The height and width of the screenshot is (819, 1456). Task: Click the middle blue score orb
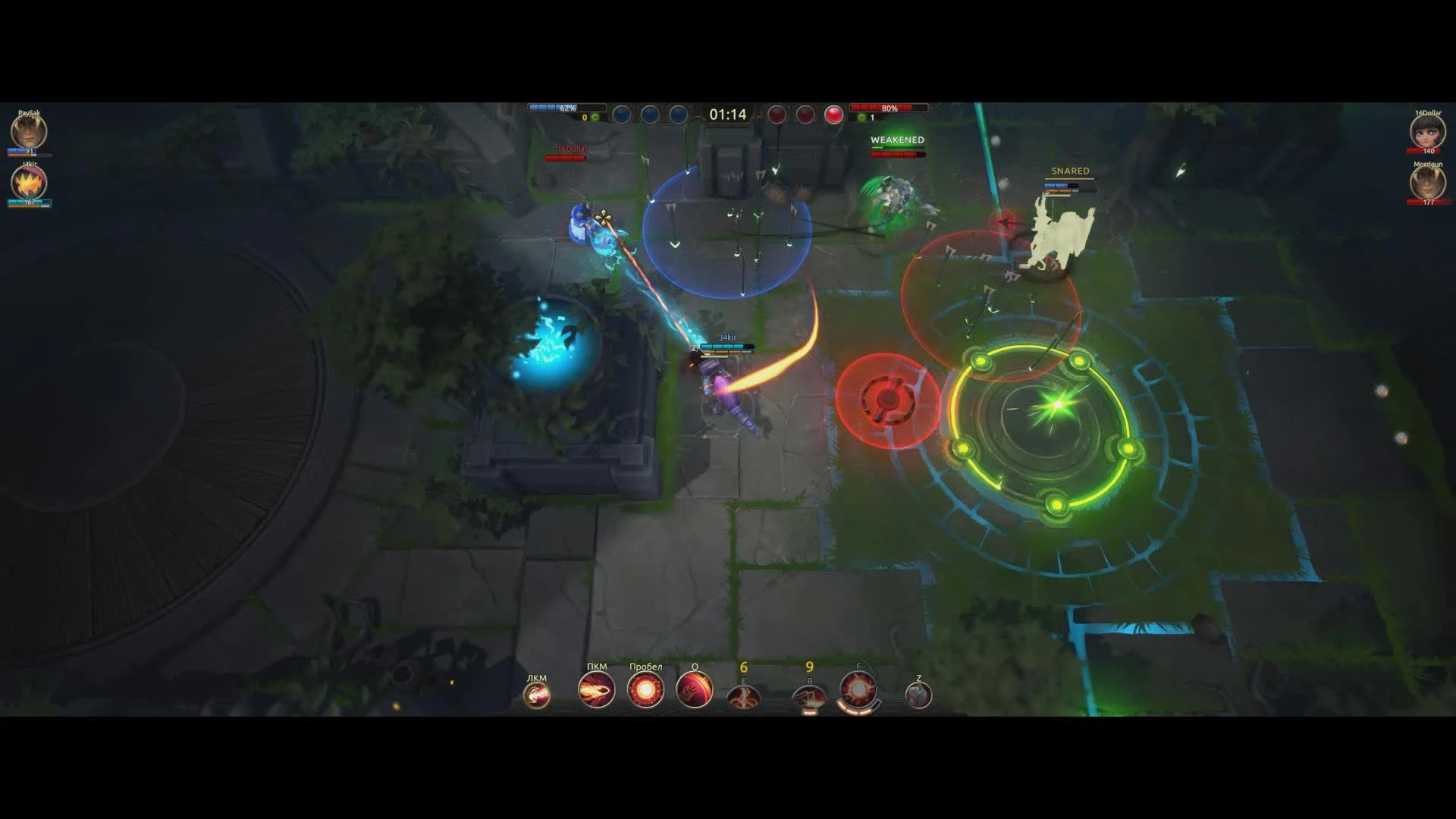click(x=650, y=115)
